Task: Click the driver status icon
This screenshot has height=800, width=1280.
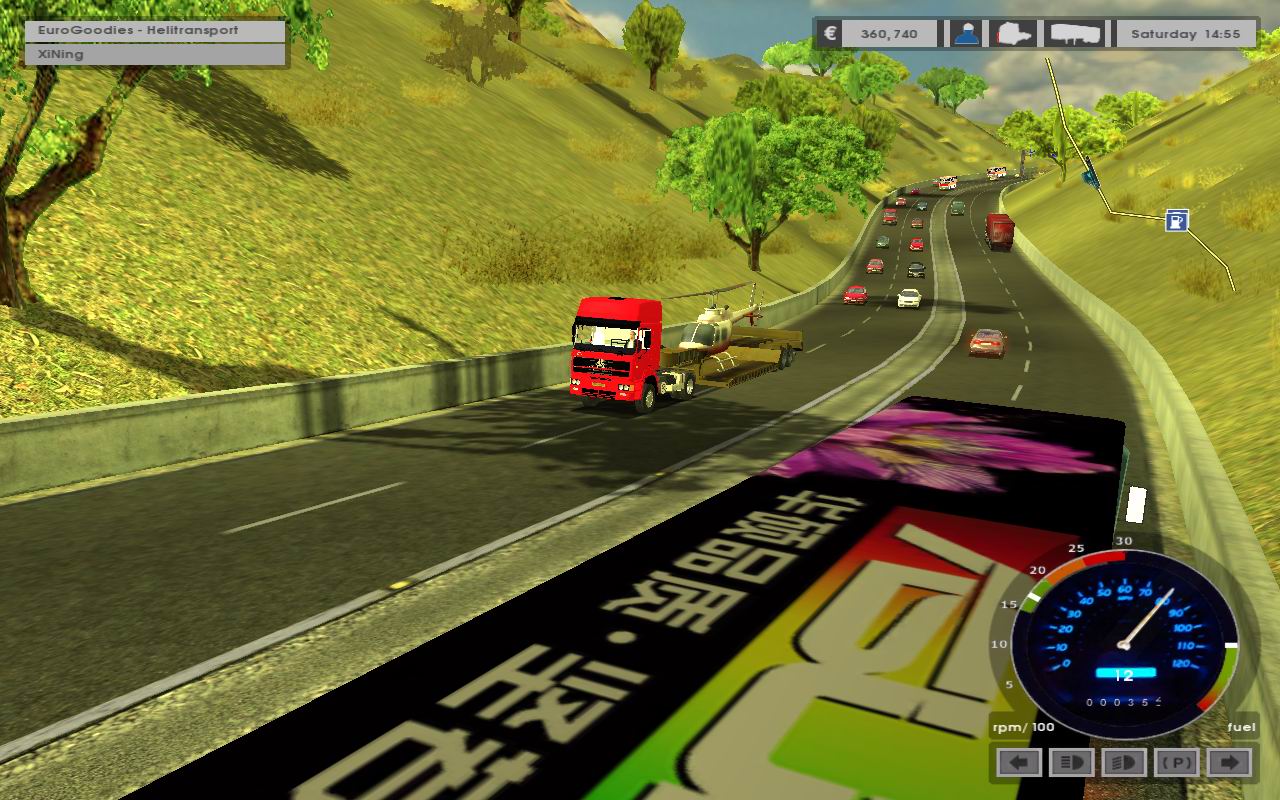Action: tap(965, 33)
